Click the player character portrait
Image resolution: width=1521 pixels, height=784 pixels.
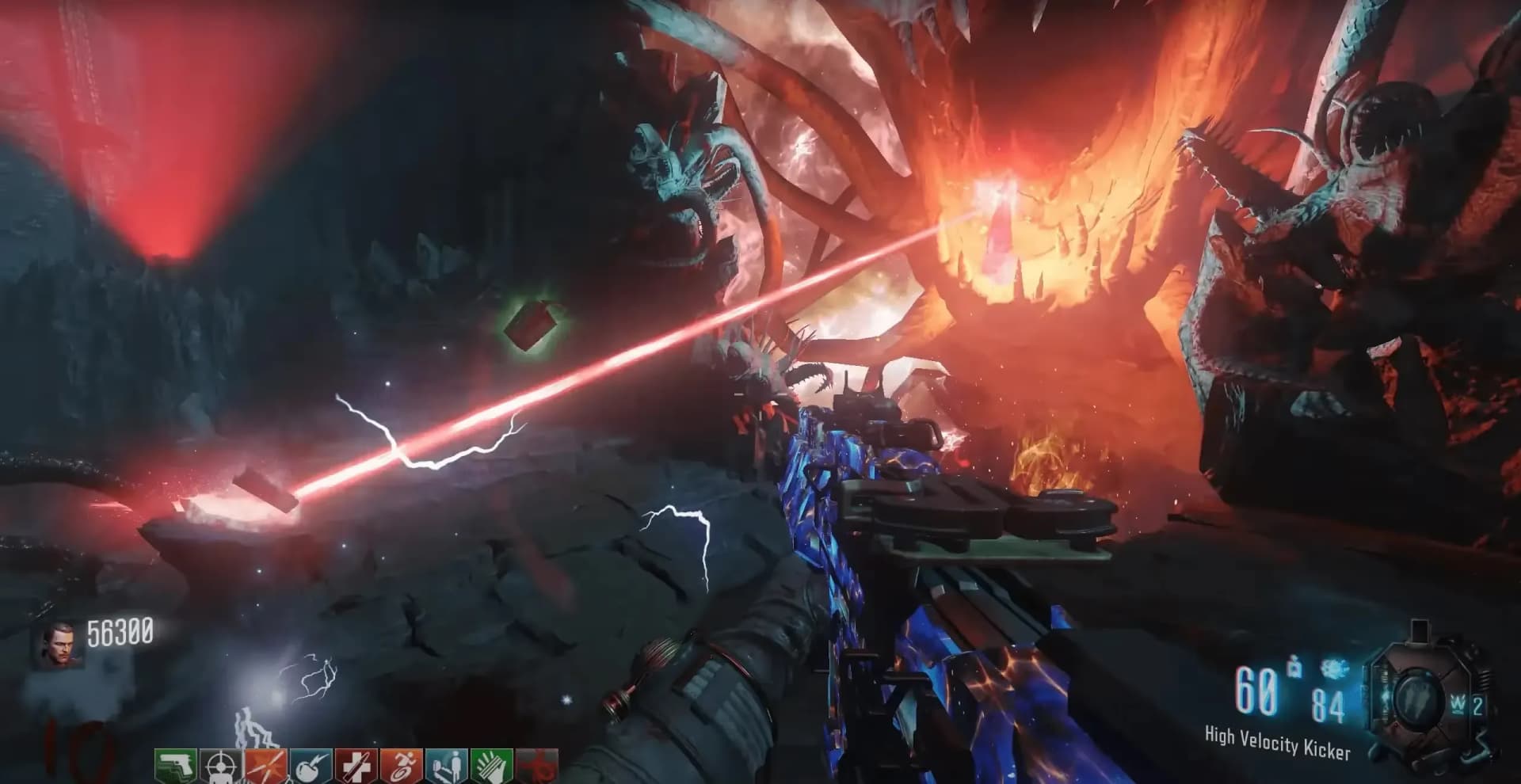pyautogui.click(x=59, y=645)
